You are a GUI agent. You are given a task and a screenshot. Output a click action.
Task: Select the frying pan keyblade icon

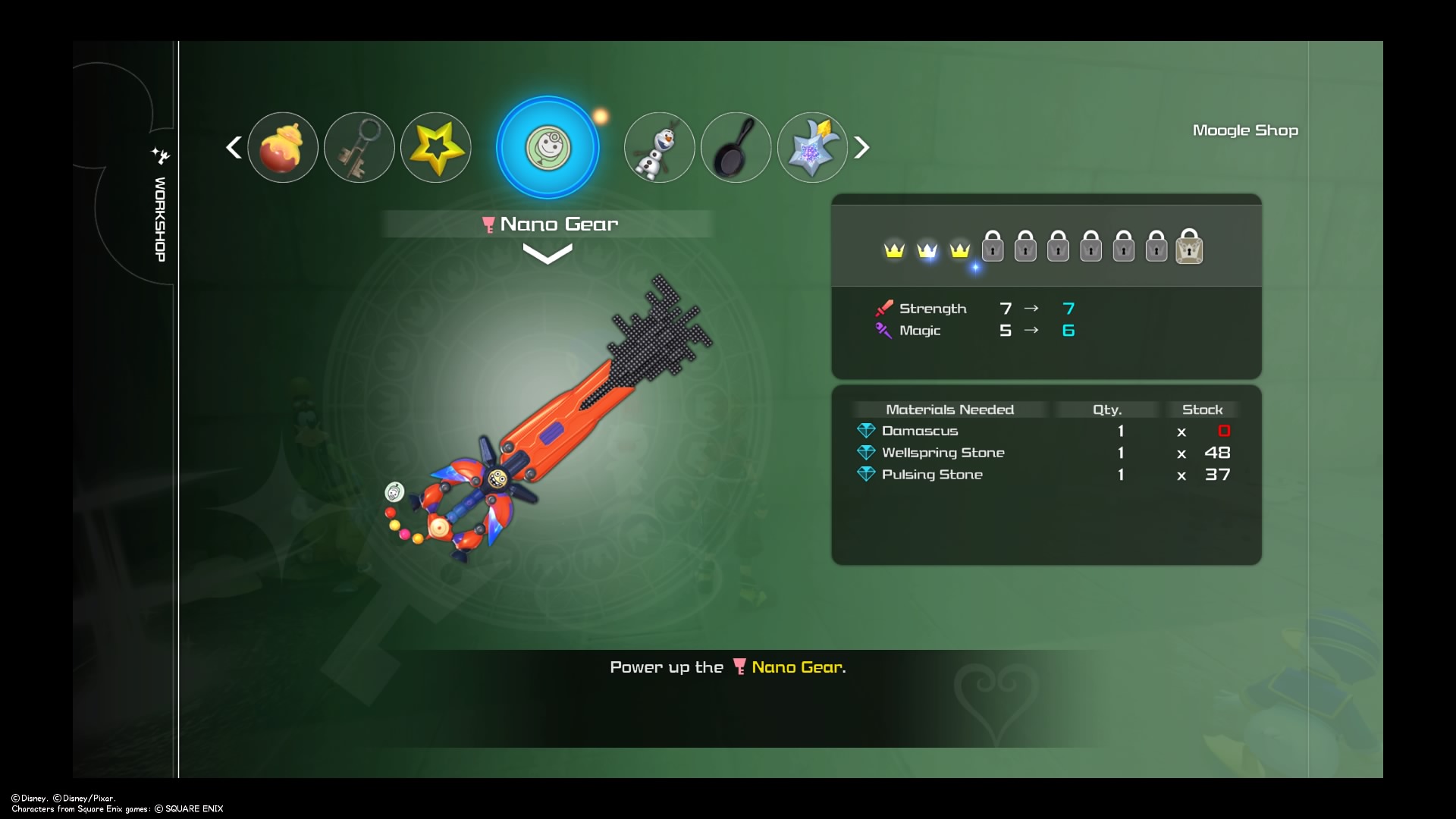(736, 148)
